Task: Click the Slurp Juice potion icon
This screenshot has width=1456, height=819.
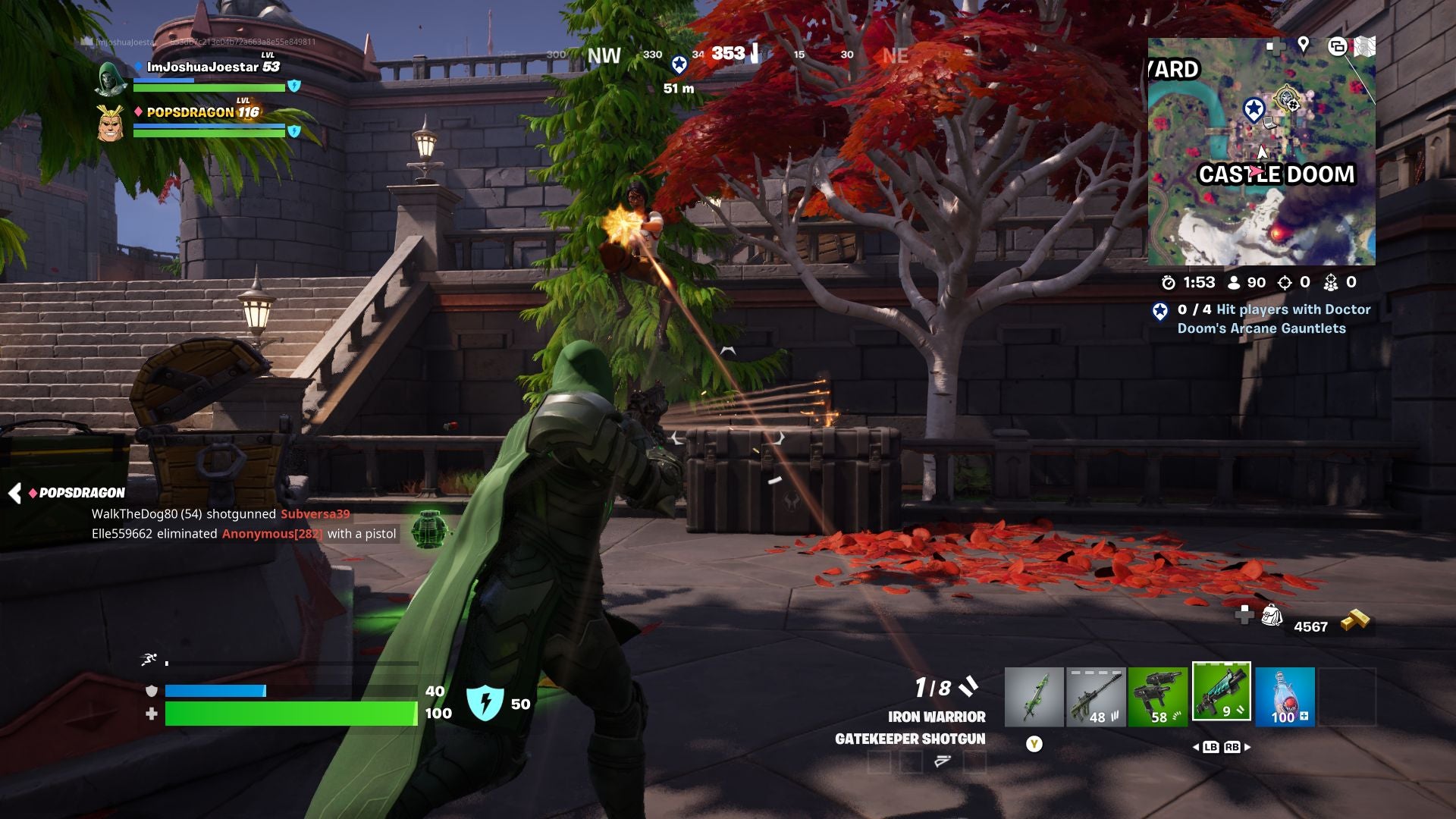Action: [1285, 695]
